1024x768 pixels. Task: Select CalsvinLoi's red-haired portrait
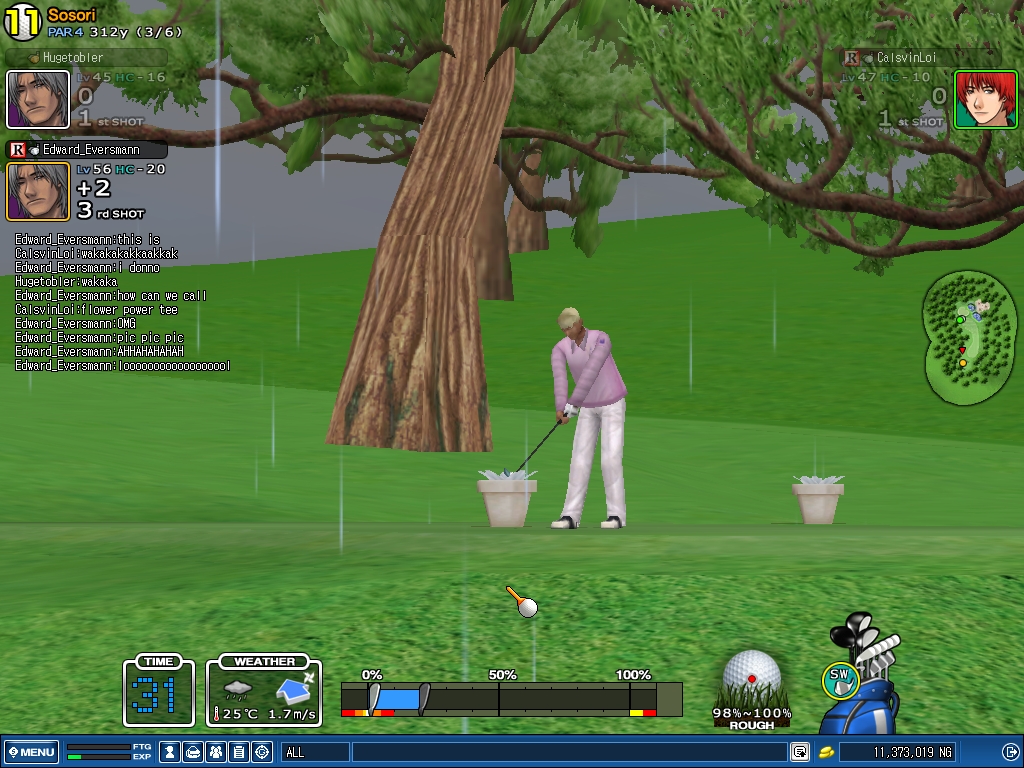[985, 100]
